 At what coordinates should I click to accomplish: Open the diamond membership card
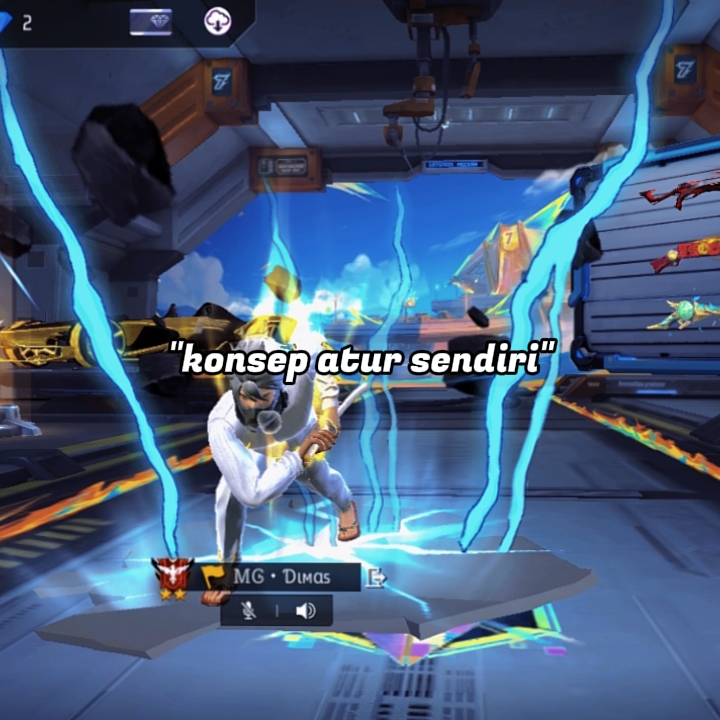[x=150, y=21]
